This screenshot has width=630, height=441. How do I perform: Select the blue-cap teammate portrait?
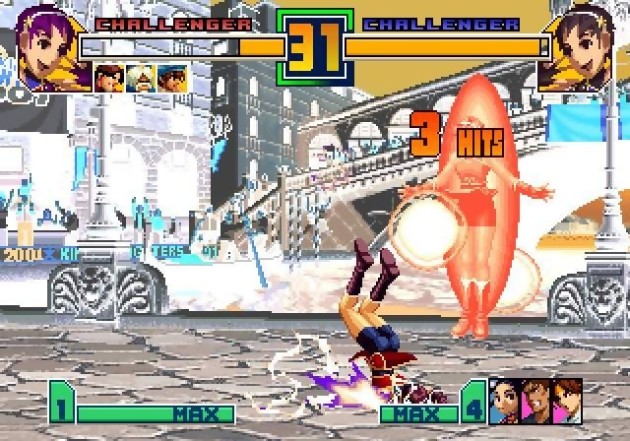[171, 77]
